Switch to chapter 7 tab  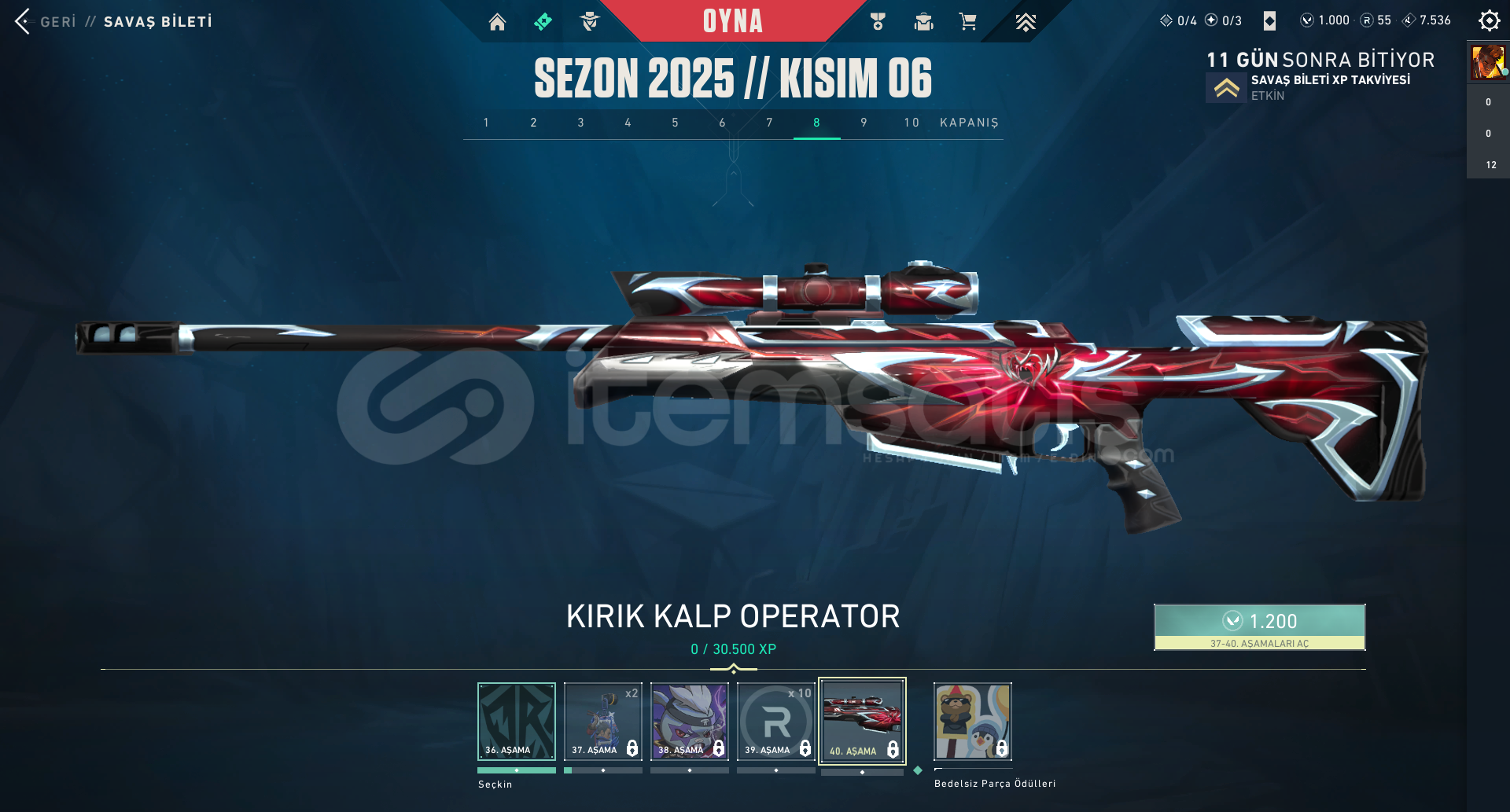point(769,123)
